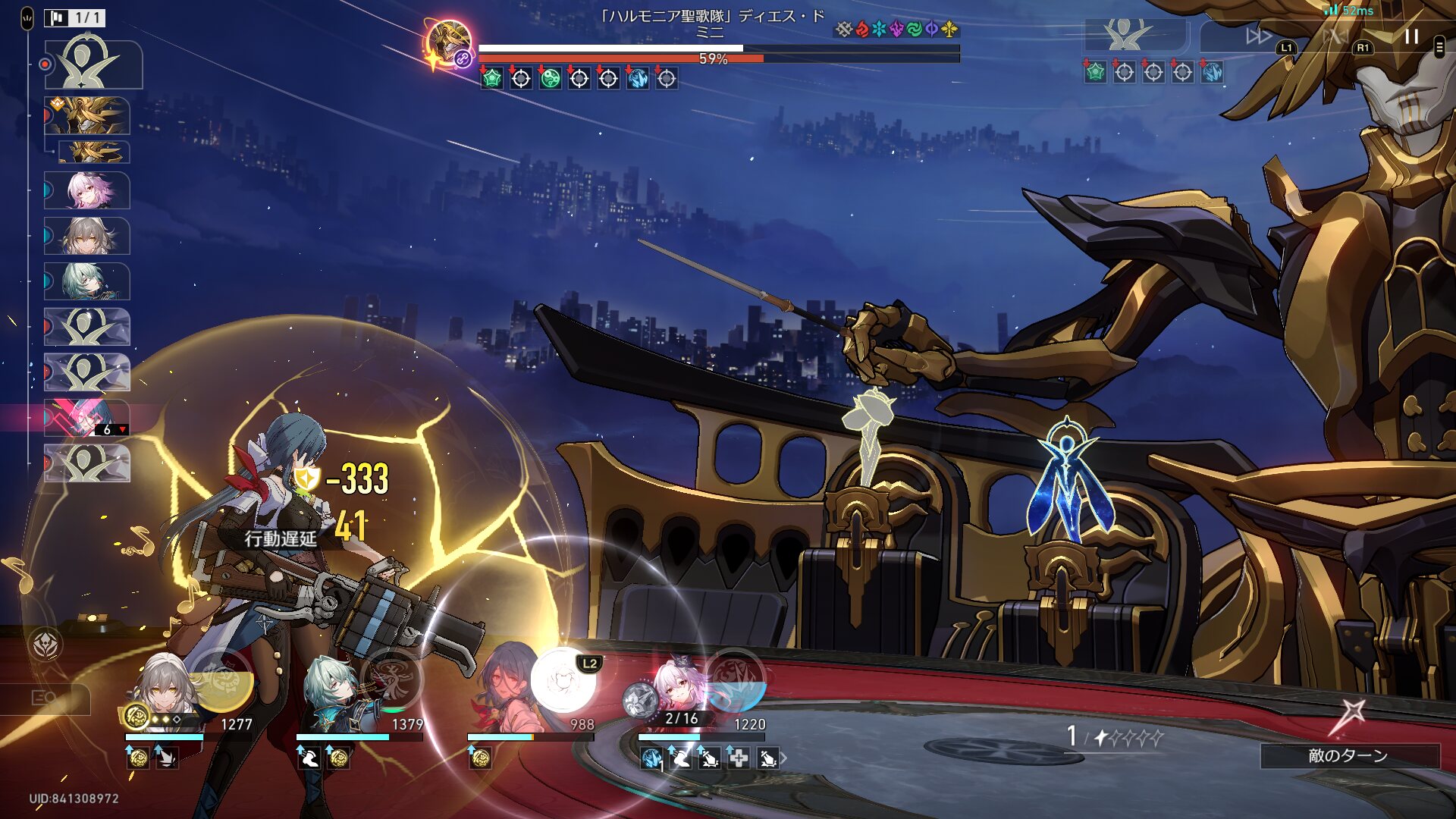Click the teal-haired portrait in turn order
The height and width of the screenshot is (819, 1456).
point(87,281)
